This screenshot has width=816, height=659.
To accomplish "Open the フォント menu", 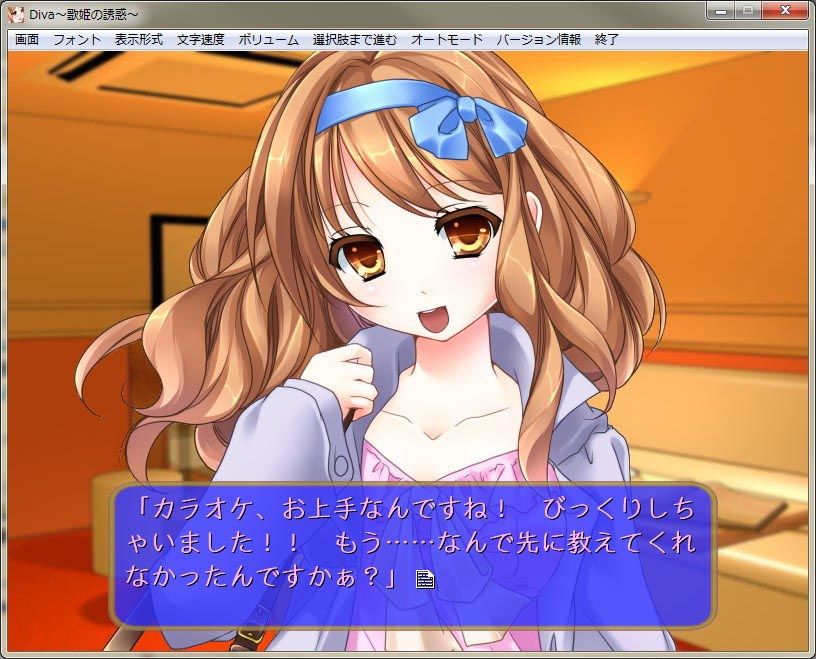I will coord(77,40).
